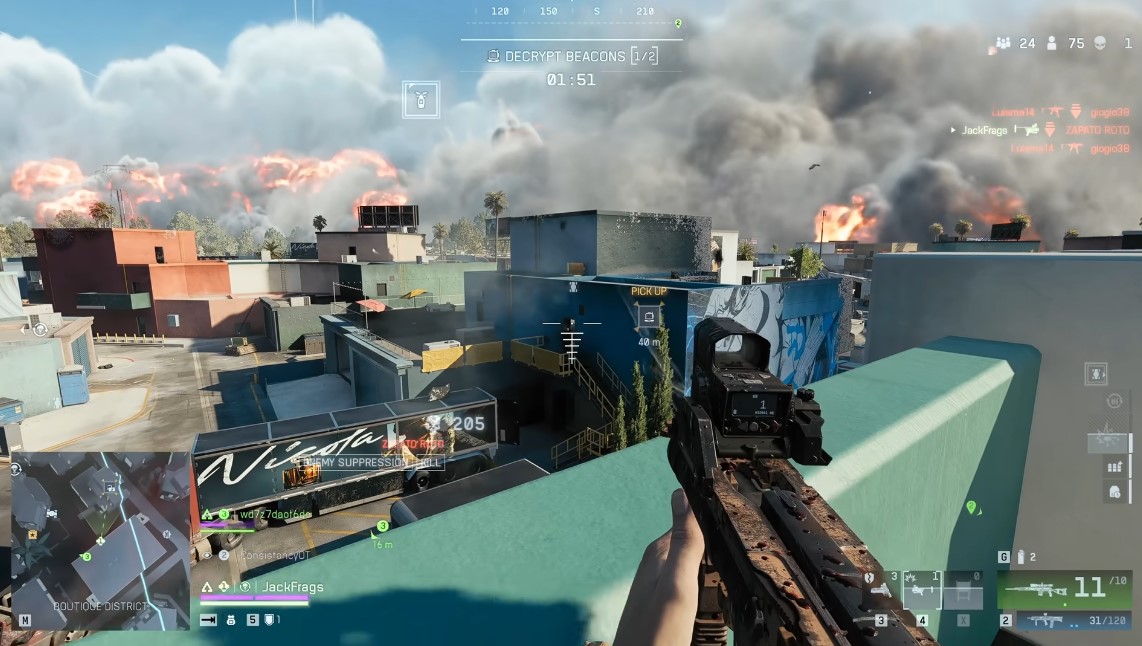
Task: Click the ammo crate icon
Action: click(1114, 466)
